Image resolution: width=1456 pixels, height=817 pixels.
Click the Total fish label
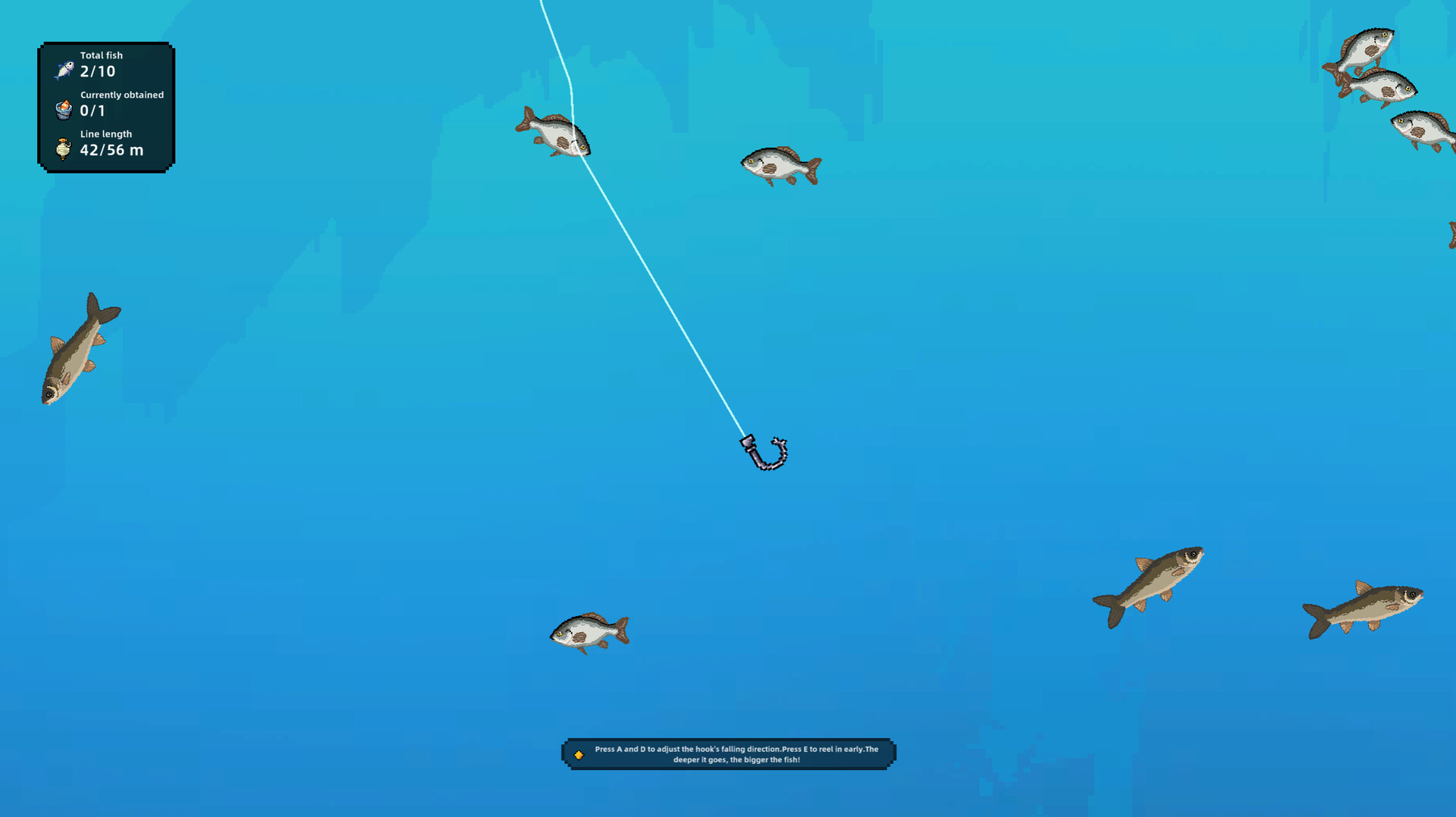(x=102, y=55)
